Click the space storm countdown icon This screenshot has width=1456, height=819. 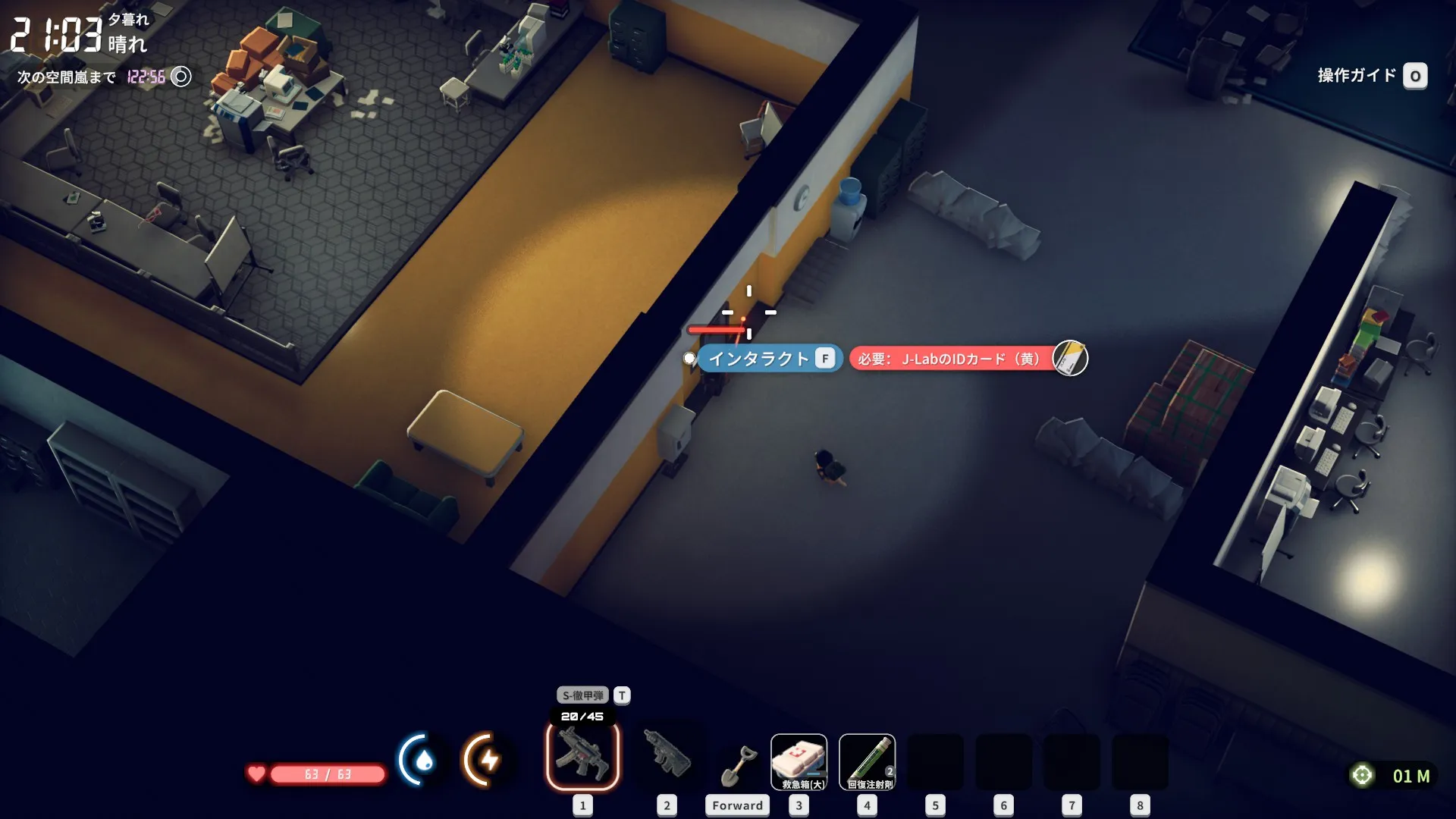click(x=180, y=77)
